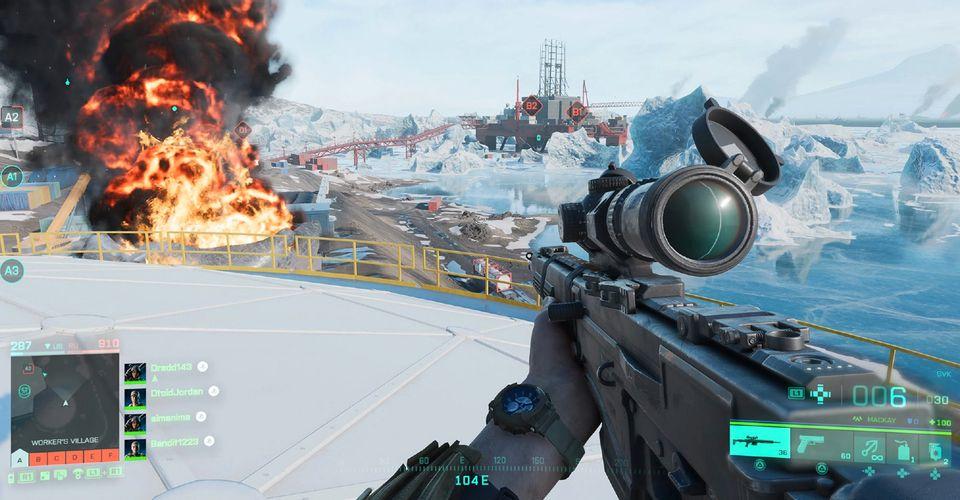This screenshot has height=500, width=960.
Task: Select the A1 objective marker
Action: coord(12,177)
